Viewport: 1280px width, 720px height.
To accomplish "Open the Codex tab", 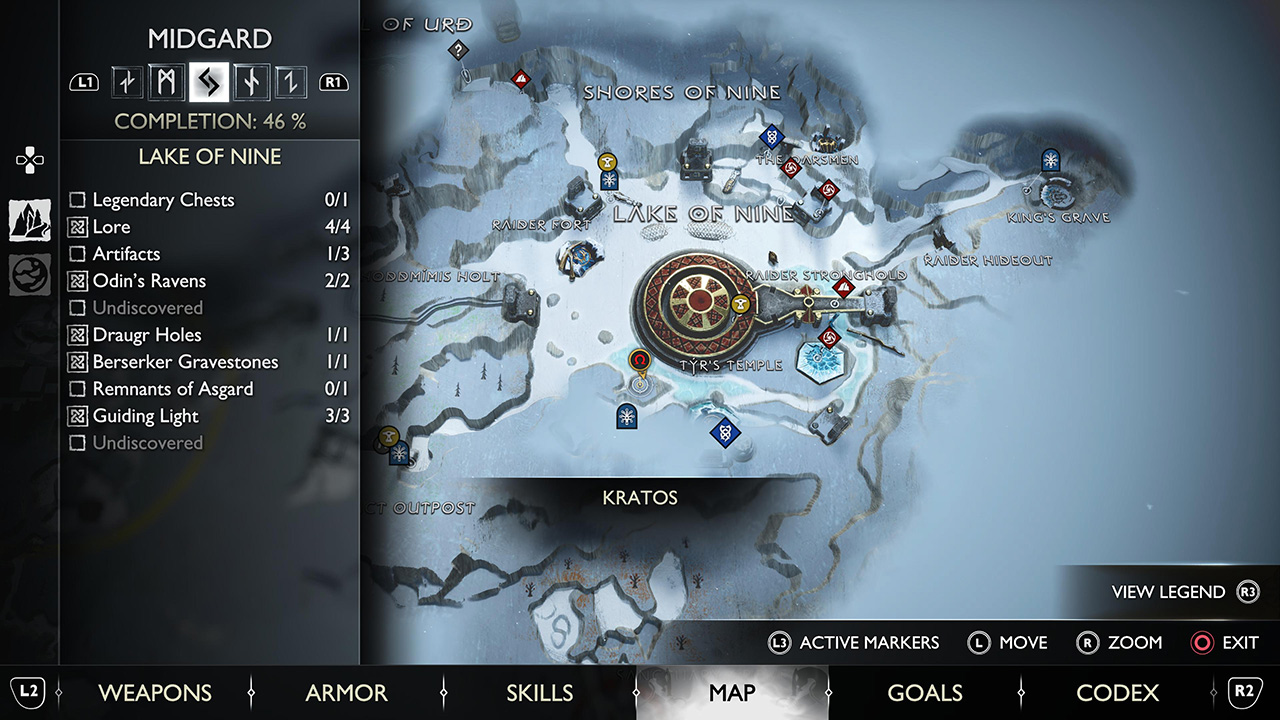I will [1117, 692].
